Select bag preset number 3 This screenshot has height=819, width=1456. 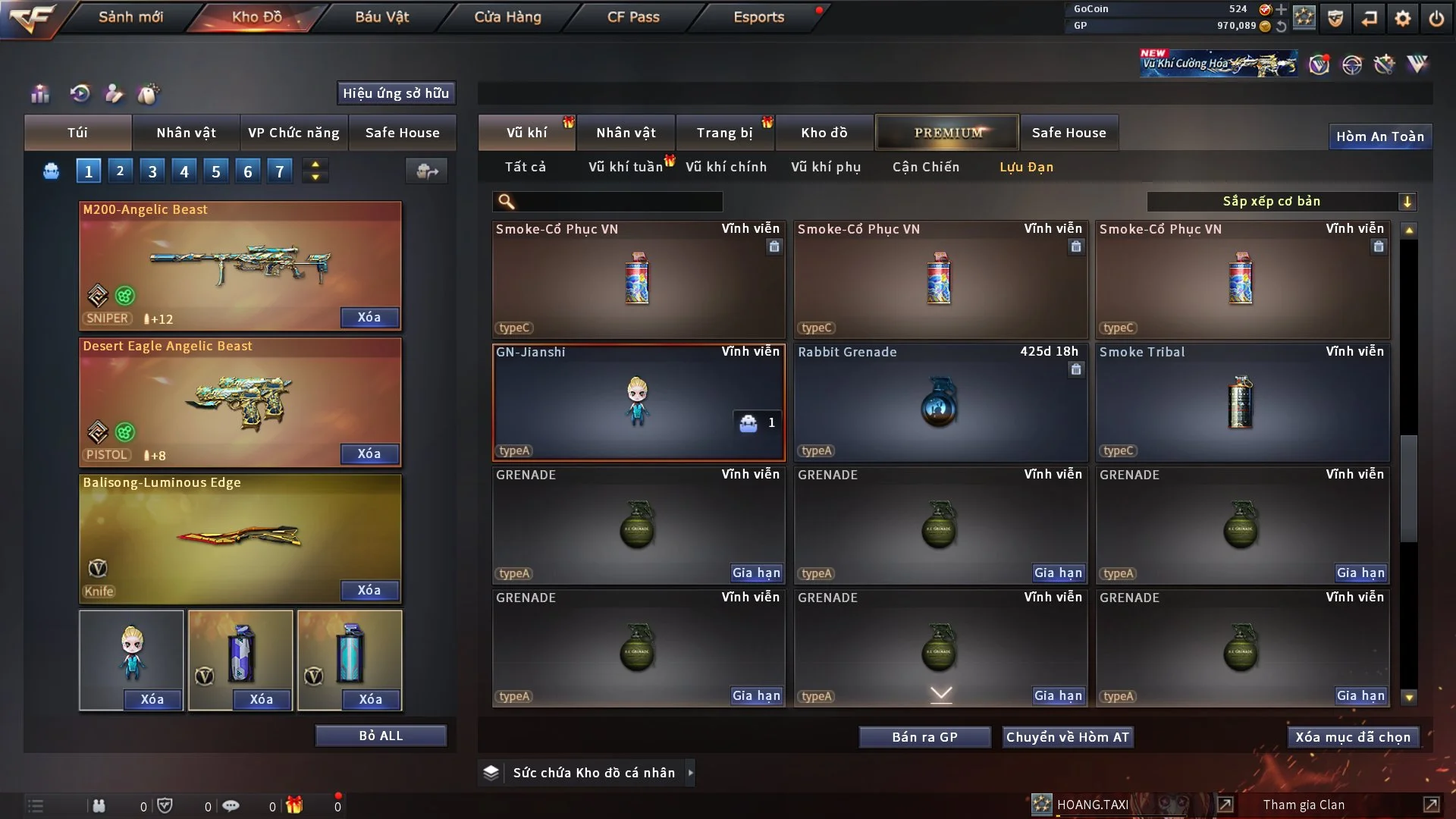click(152, 171)
